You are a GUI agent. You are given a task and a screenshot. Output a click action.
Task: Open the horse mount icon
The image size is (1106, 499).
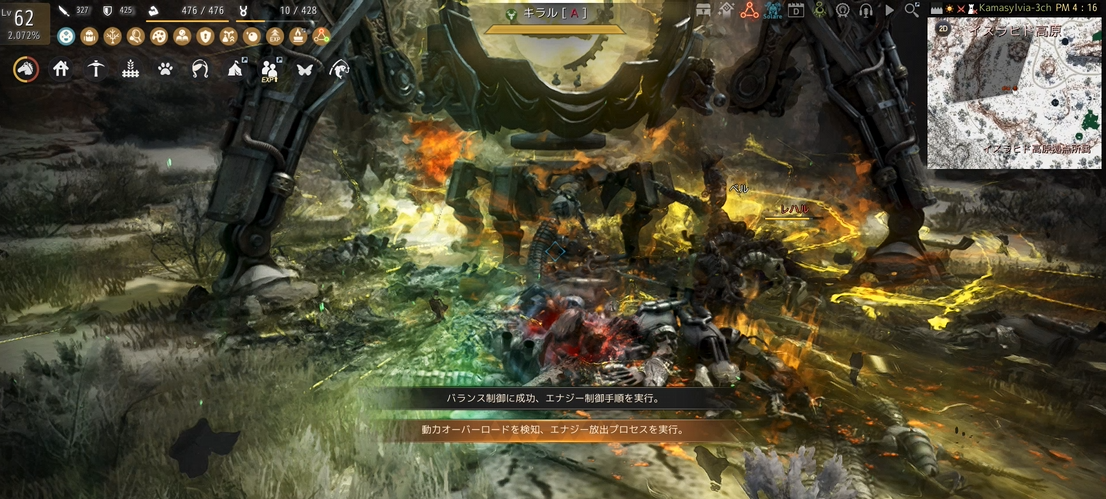pyautogui.click(x=25, y=69)
